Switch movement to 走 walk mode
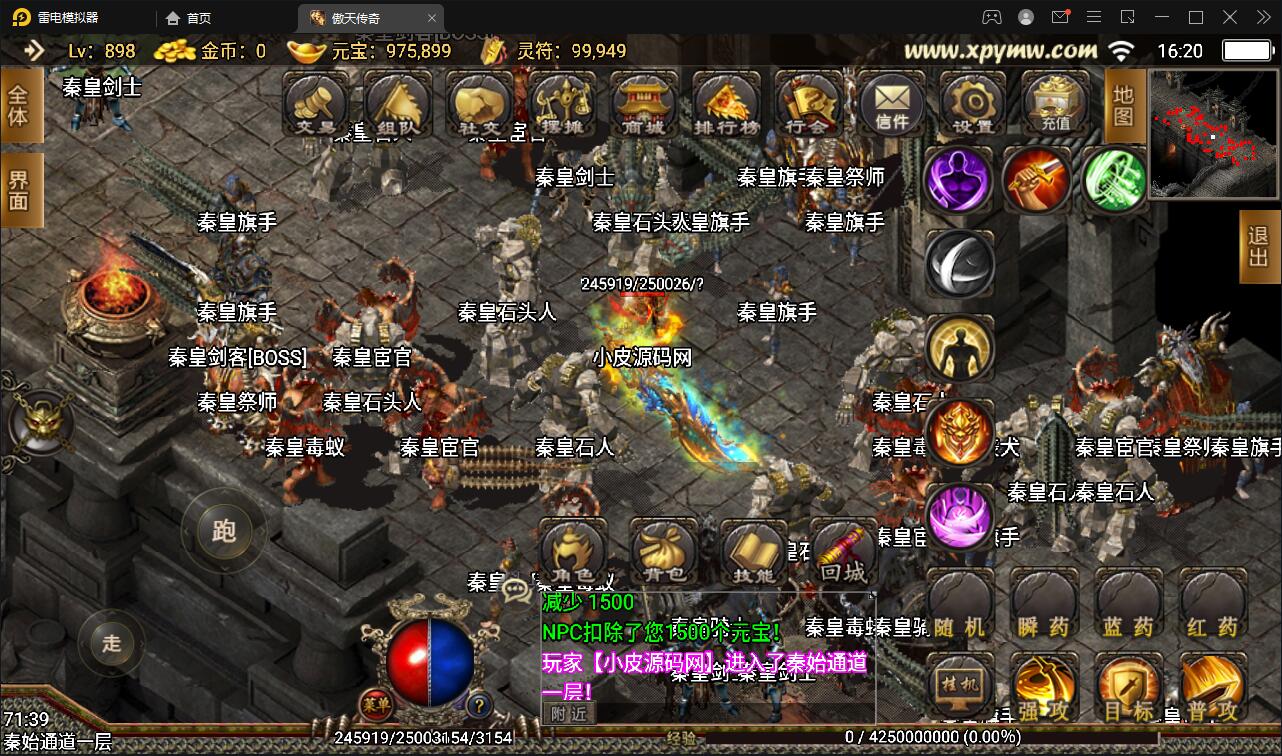 tap(111, 645)
